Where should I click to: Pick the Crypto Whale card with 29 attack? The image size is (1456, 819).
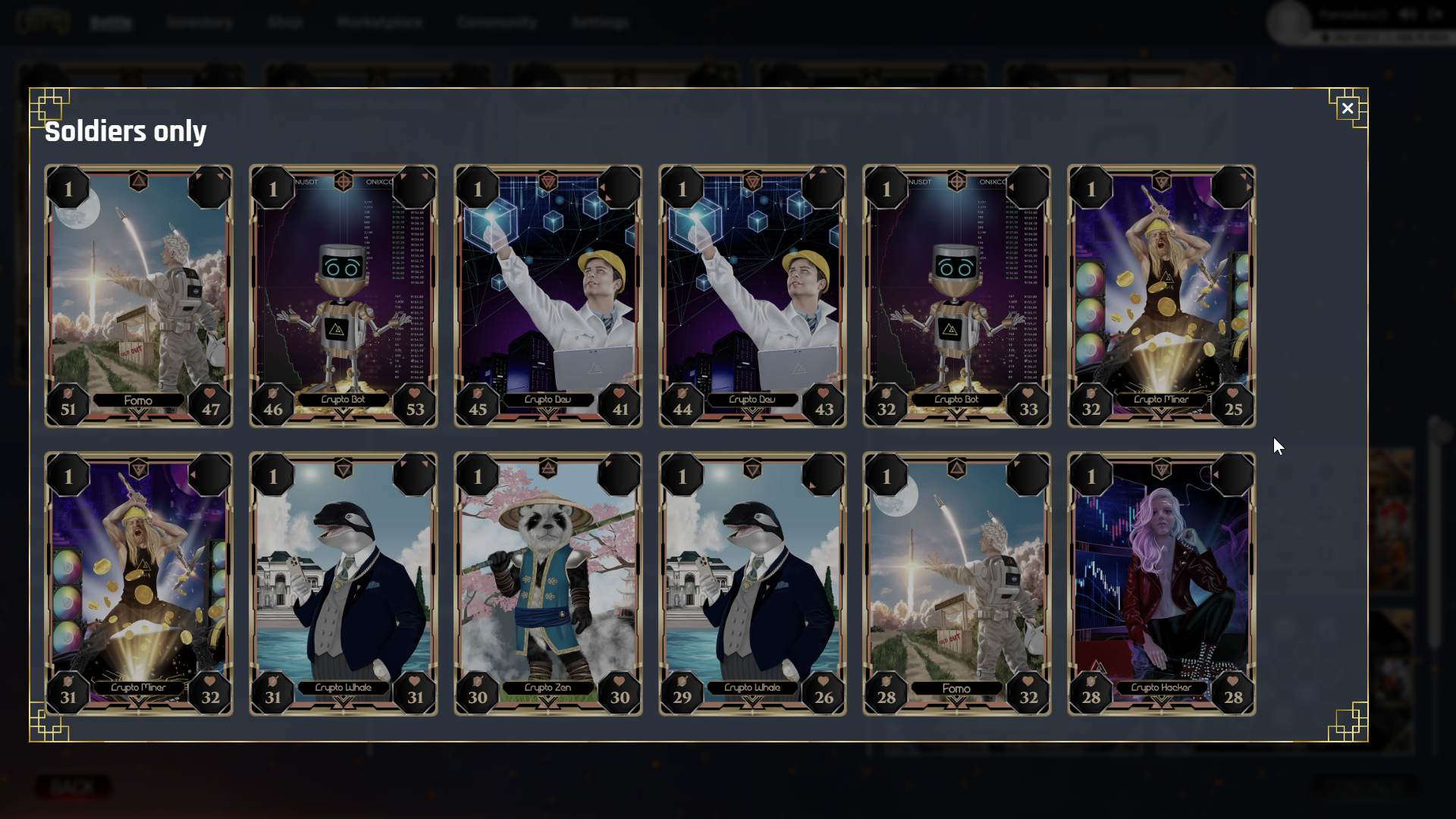point(752,584)
